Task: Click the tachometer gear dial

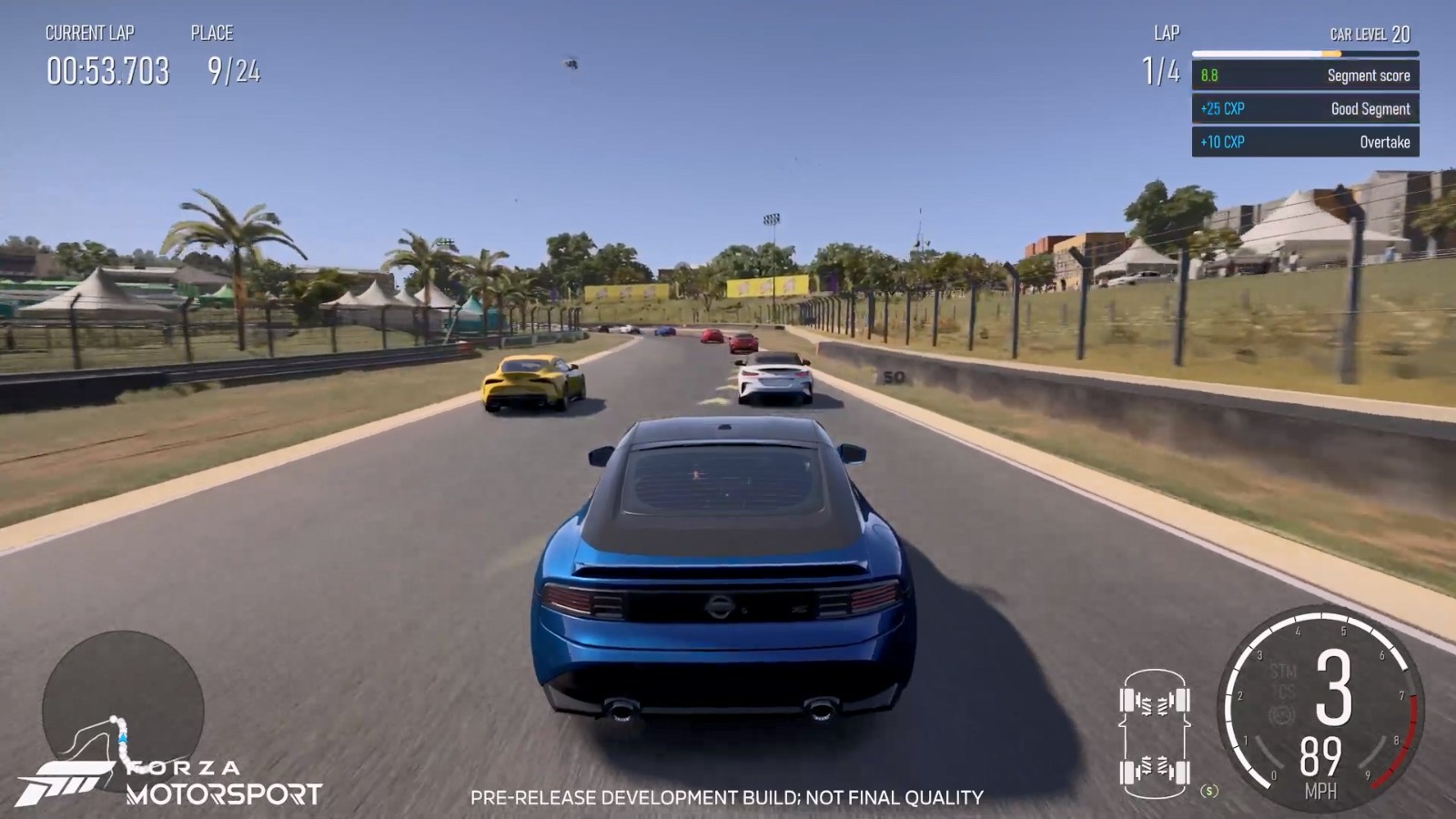Action: point(1321,710)
